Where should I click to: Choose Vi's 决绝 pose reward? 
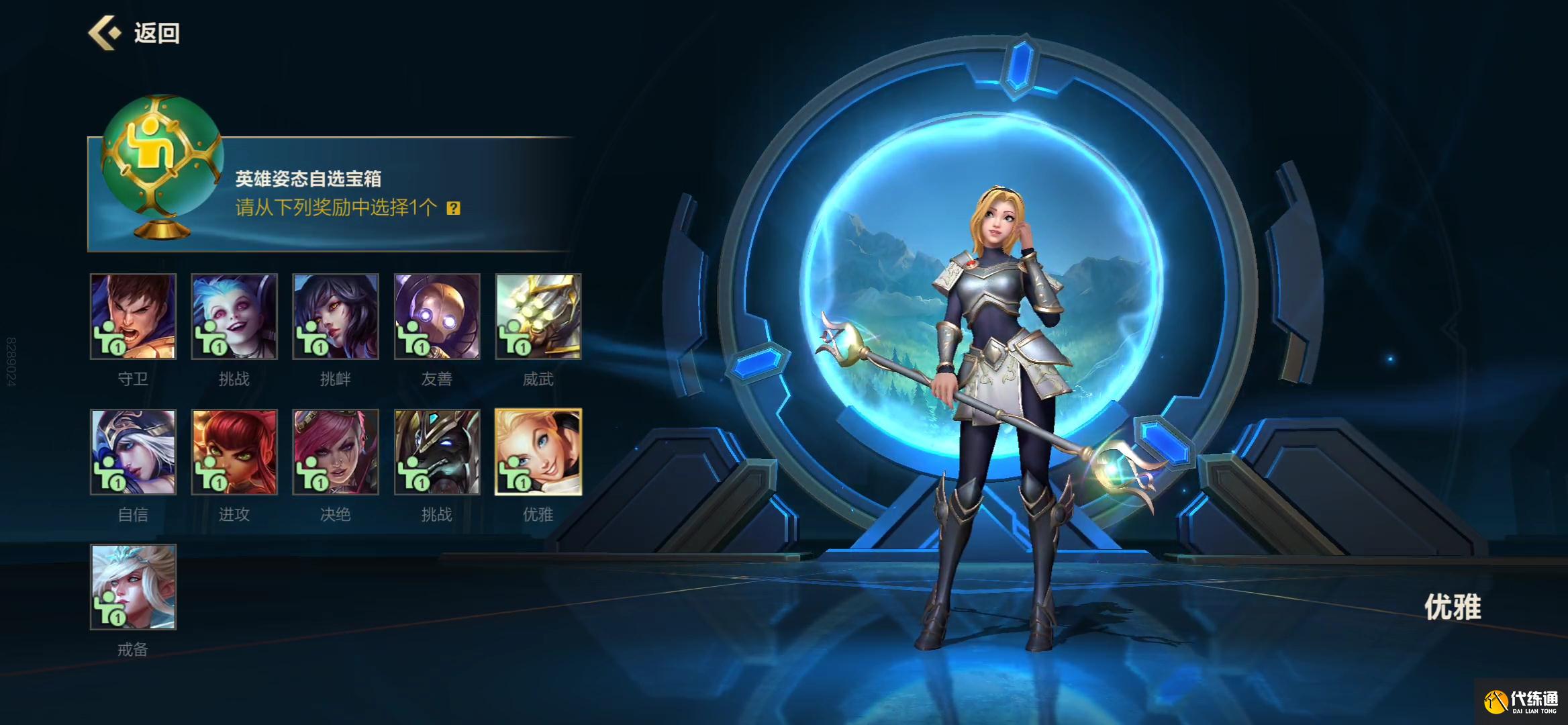(336, 452)
